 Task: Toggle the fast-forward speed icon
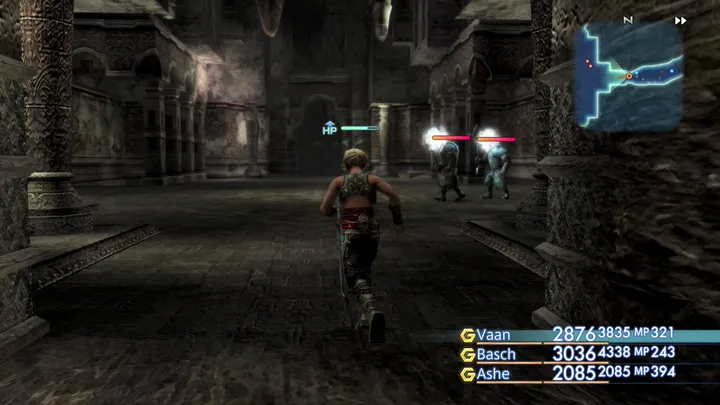(x=681, y=20)
